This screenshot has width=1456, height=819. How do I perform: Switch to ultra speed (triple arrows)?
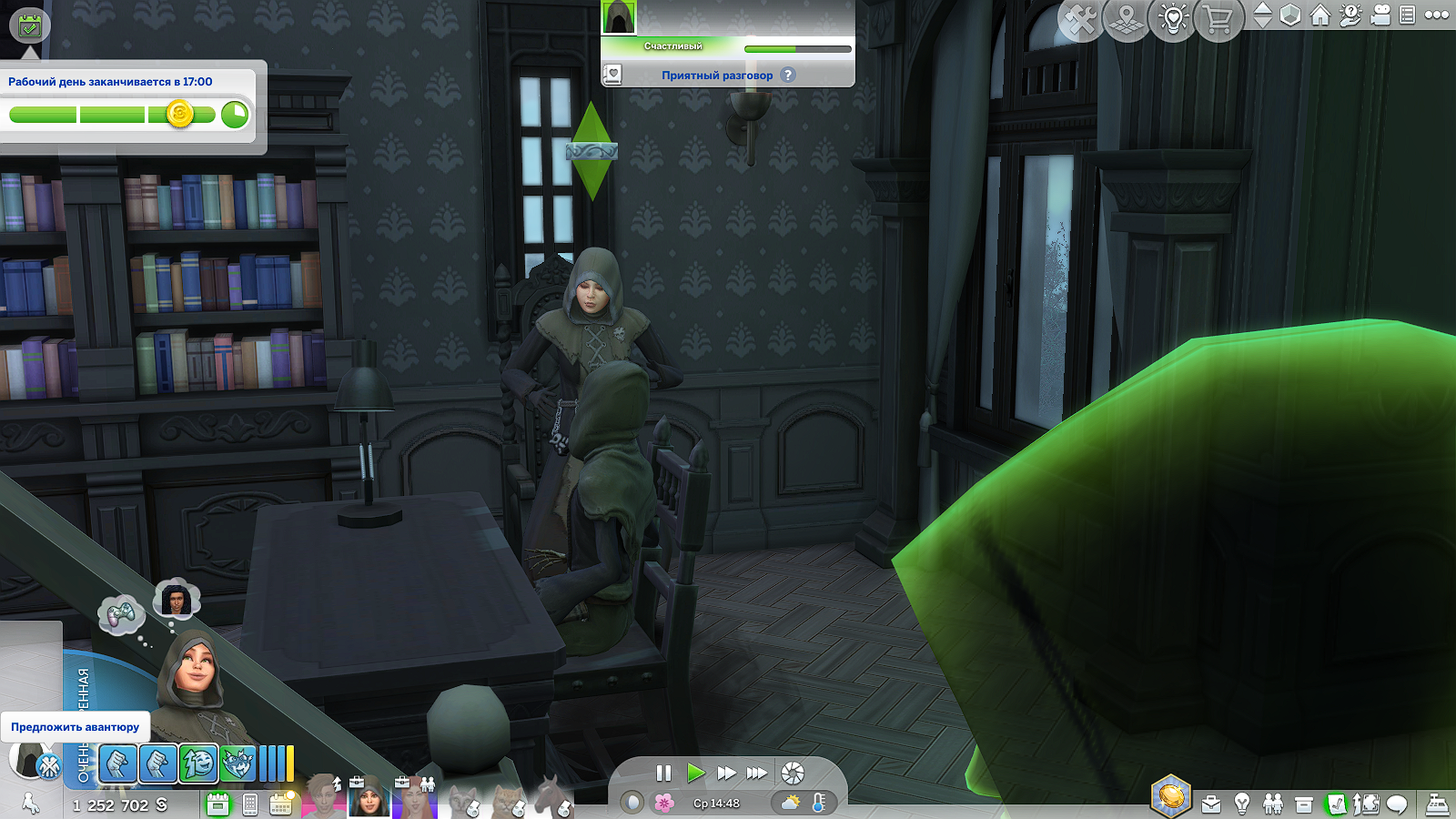757,773
